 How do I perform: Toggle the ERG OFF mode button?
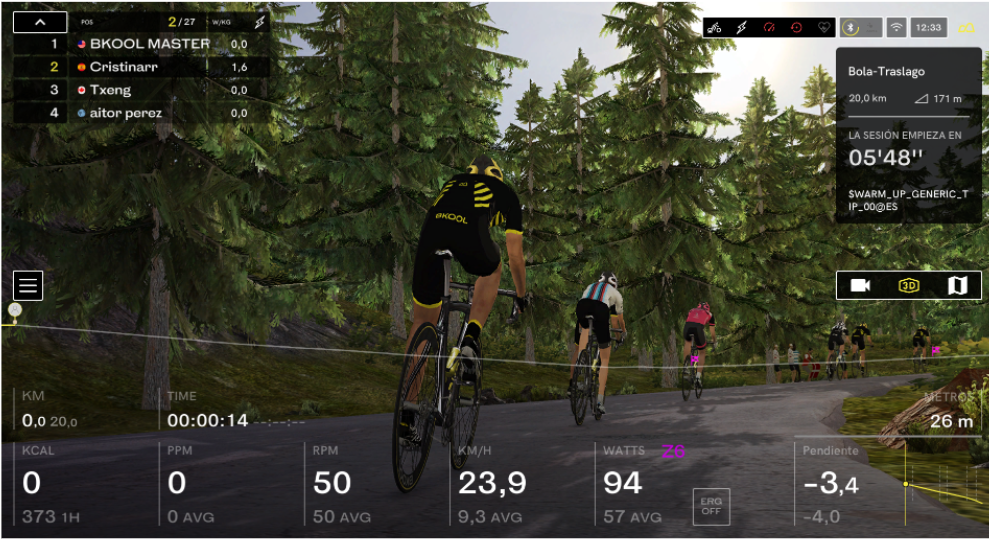click(711, 504)
